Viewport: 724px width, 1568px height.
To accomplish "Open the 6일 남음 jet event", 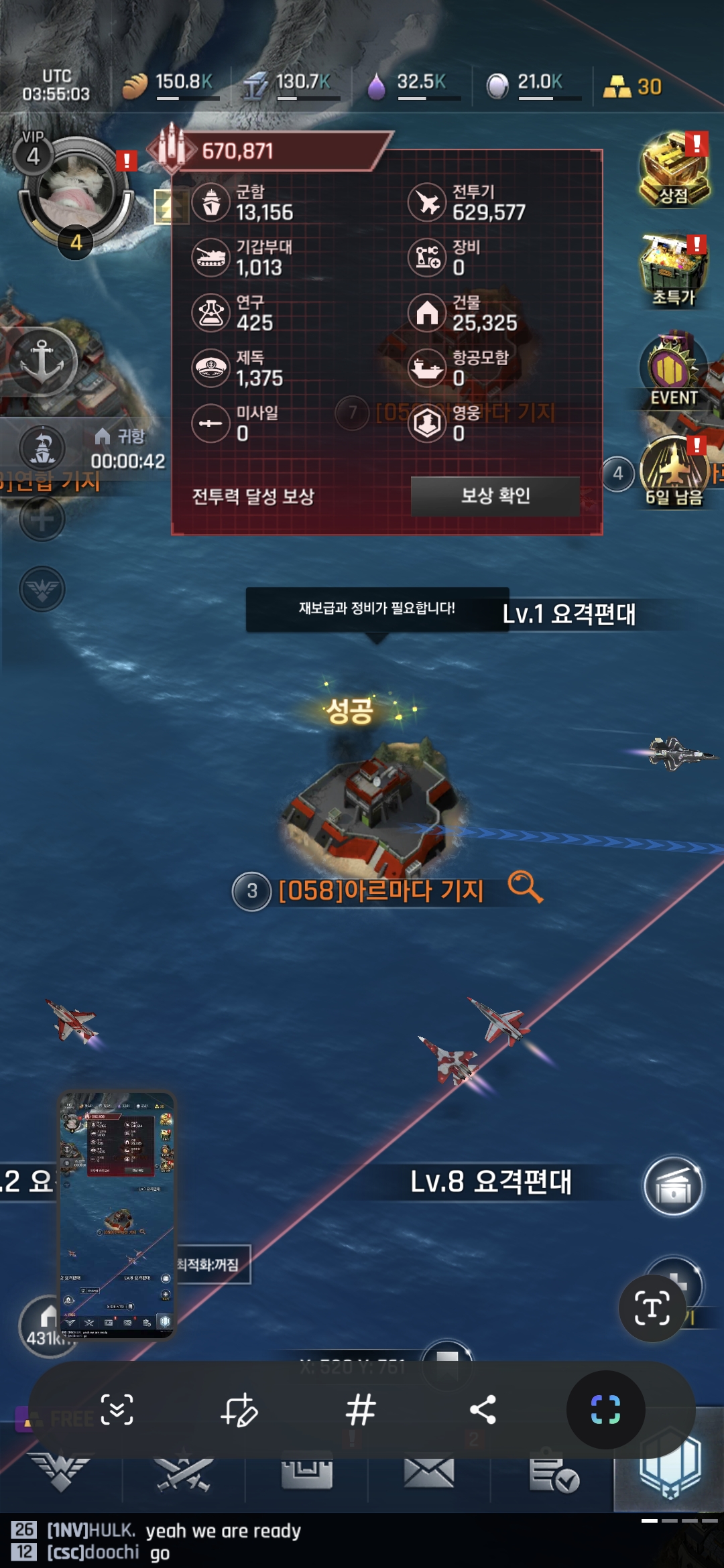I will point(674,469).
